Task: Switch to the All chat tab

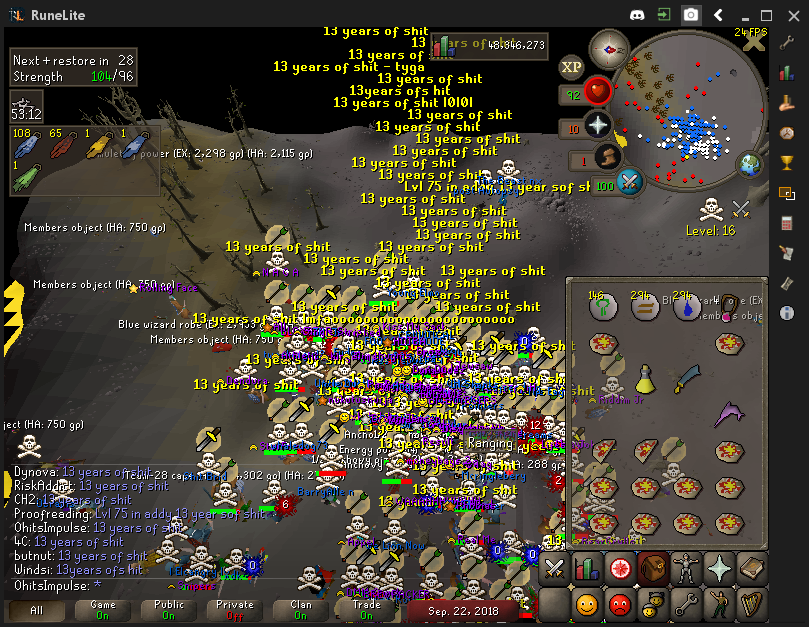Action: pos(37,609)
